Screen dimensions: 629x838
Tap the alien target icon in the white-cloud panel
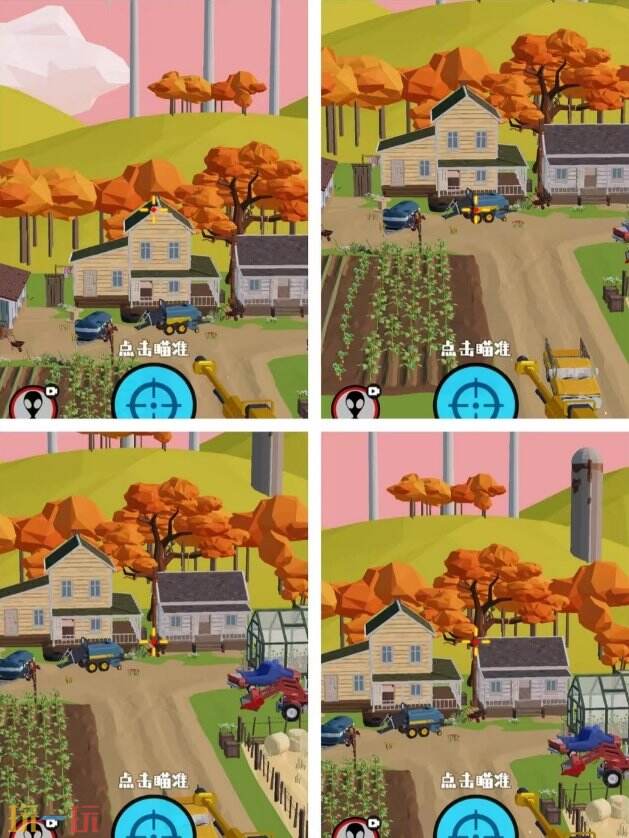pos(33,402)
